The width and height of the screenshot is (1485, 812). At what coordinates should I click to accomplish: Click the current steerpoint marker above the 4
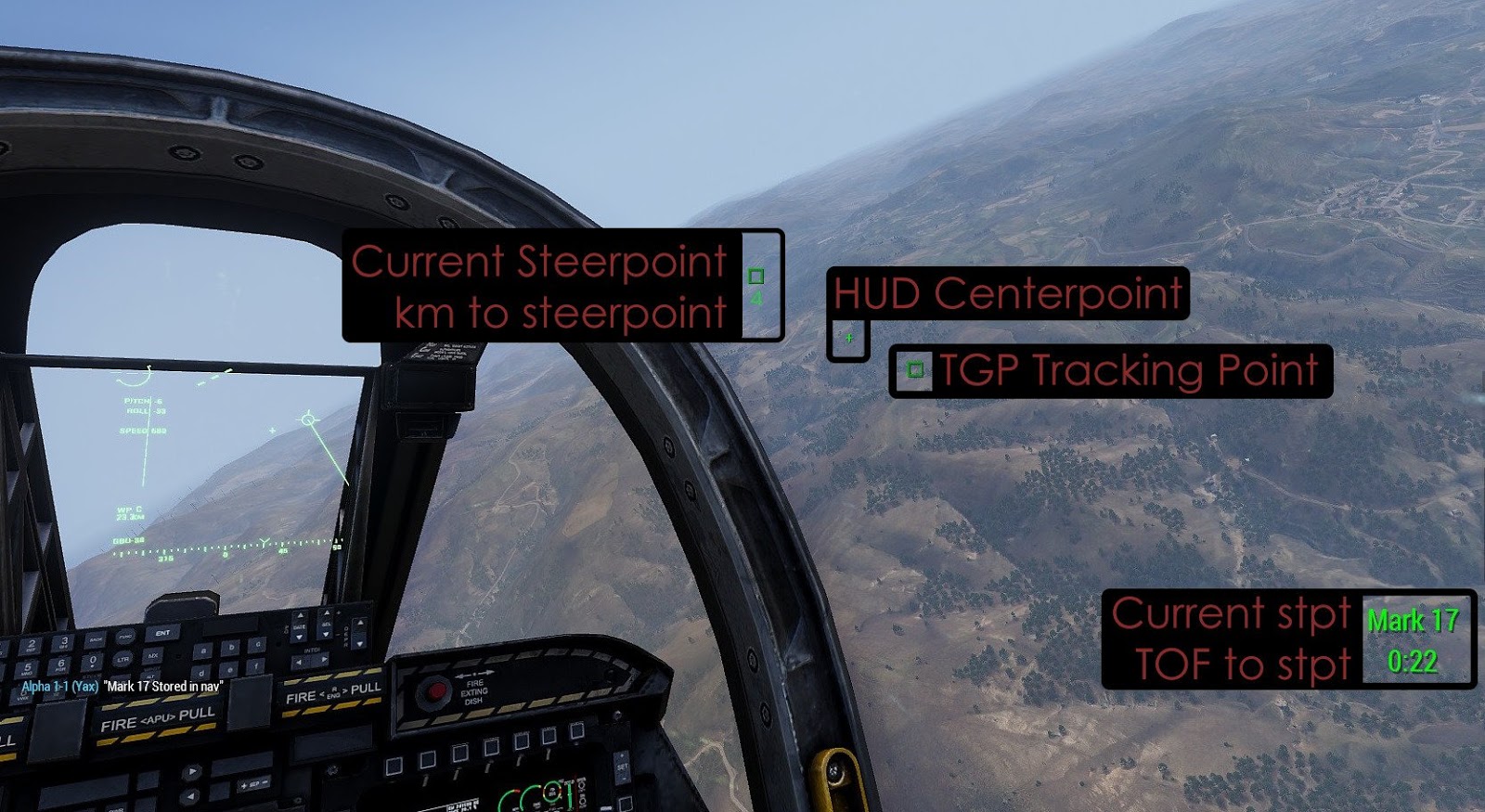click(x=756, y=276)
